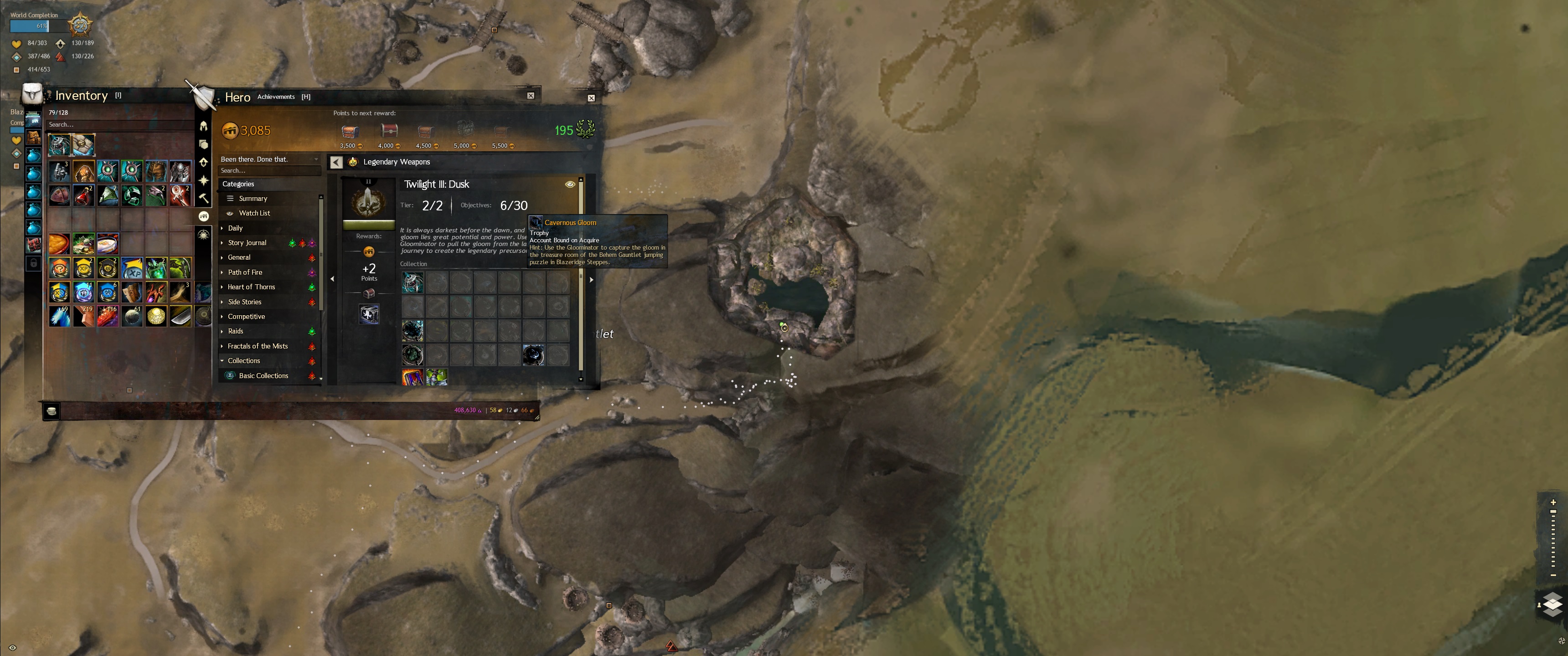The width and height of the screenshot is (1568, 656).
Task: Click the achievement search field
Action: pos(268,170)
